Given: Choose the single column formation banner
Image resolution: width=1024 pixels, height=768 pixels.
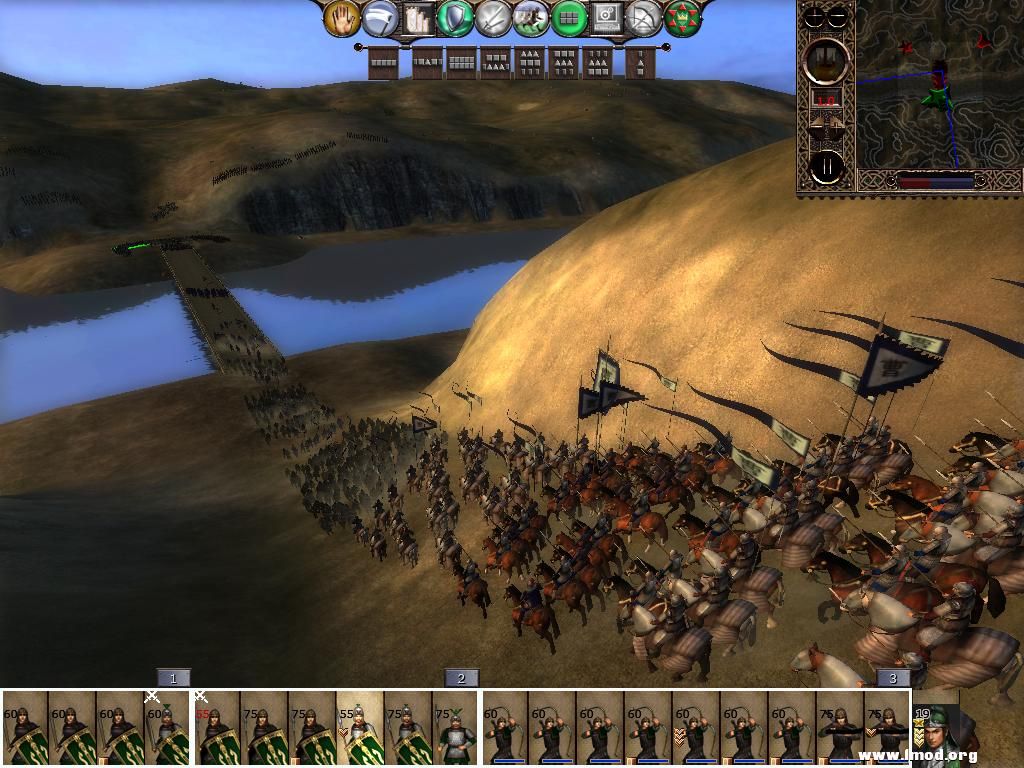Looking at the screenshot, I should pos(637,63).
